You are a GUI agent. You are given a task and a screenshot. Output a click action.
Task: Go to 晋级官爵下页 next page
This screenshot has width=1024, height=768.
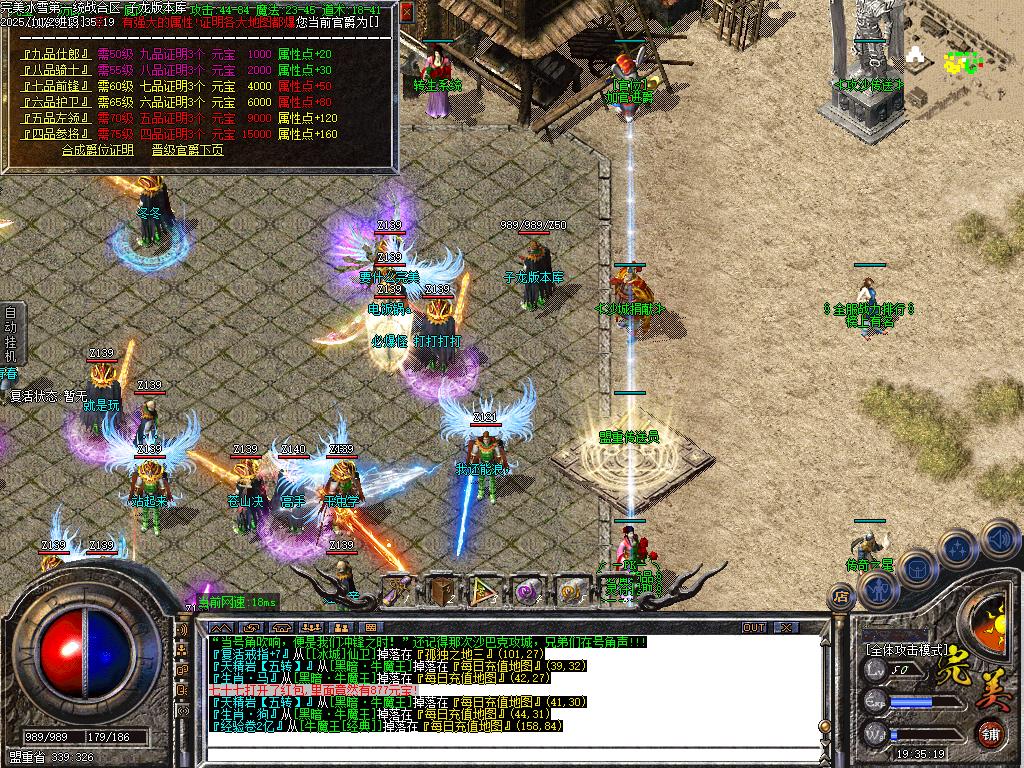(187, 150)
